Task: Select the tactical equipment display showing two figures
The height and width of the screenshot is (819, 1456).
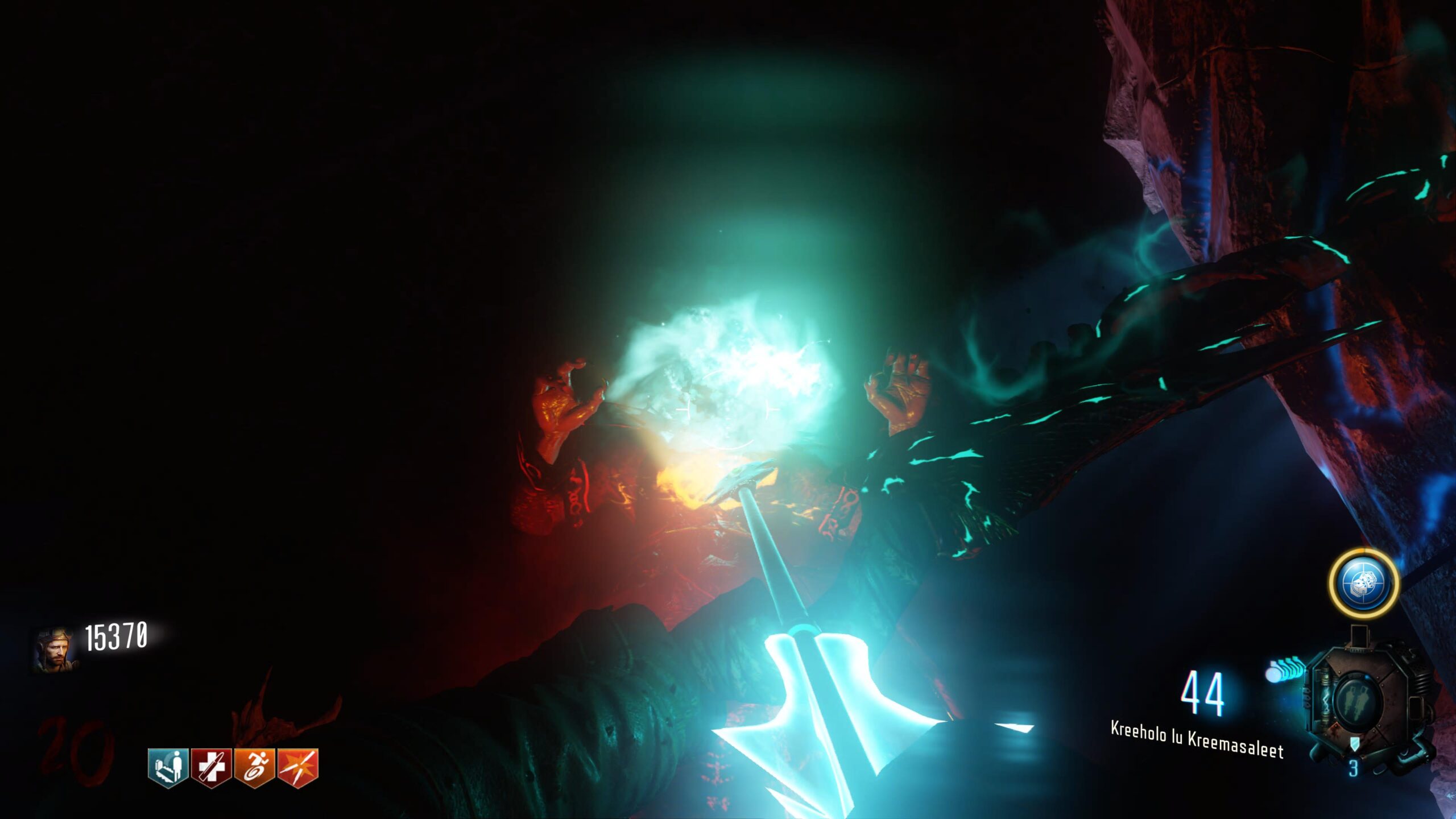Action: tap(1358, 701)
